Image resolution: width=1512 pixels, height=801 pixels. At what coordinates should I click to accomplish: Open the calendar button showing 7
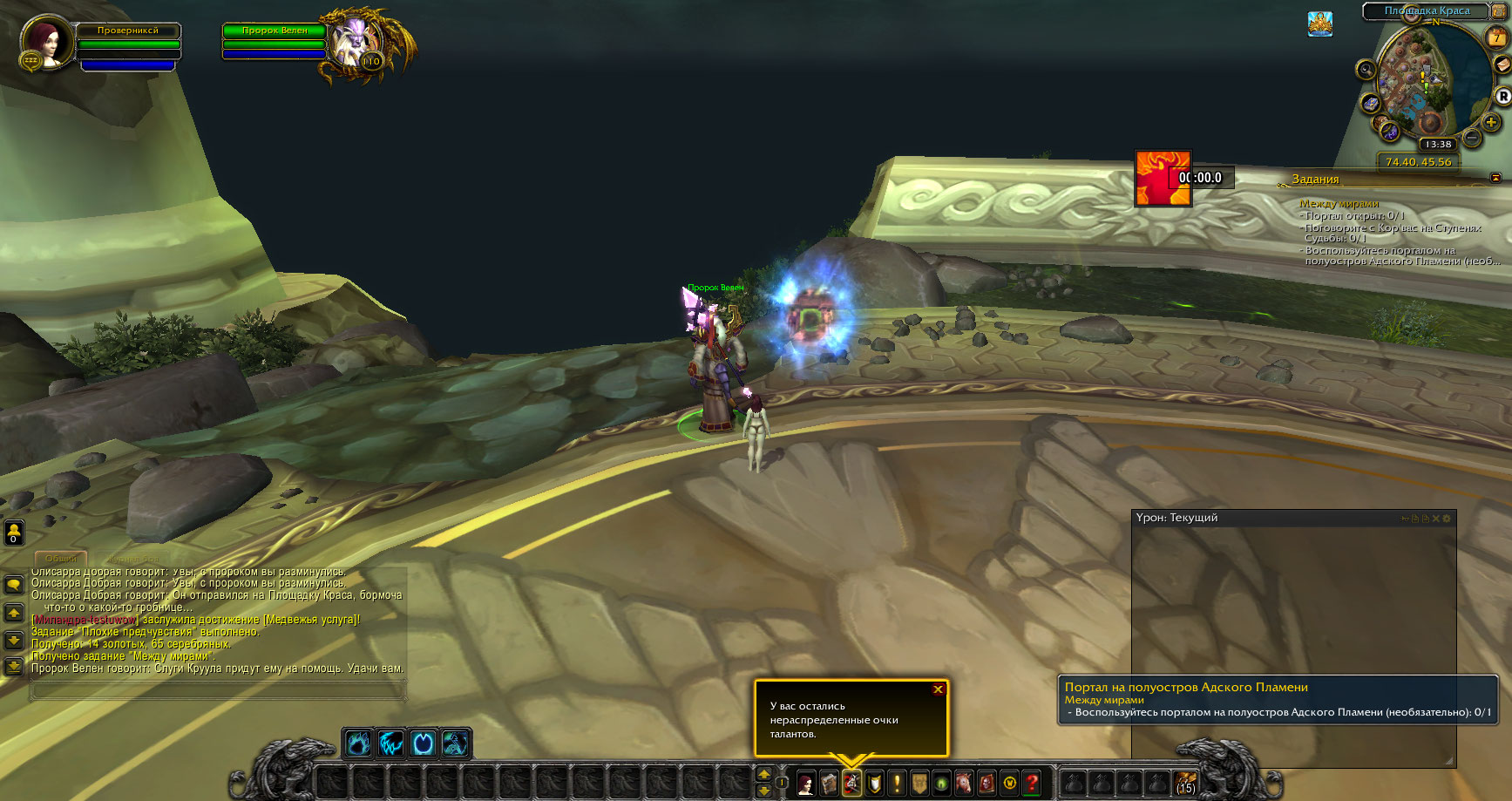click(x=1496, y=37)
